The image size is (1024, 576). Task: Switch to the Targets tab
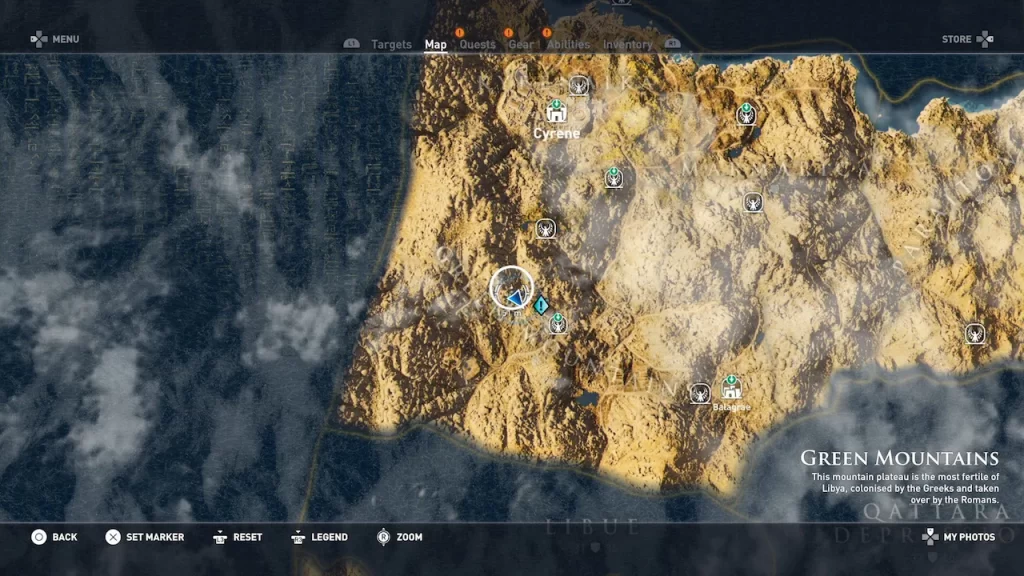(x=391, y=44)
